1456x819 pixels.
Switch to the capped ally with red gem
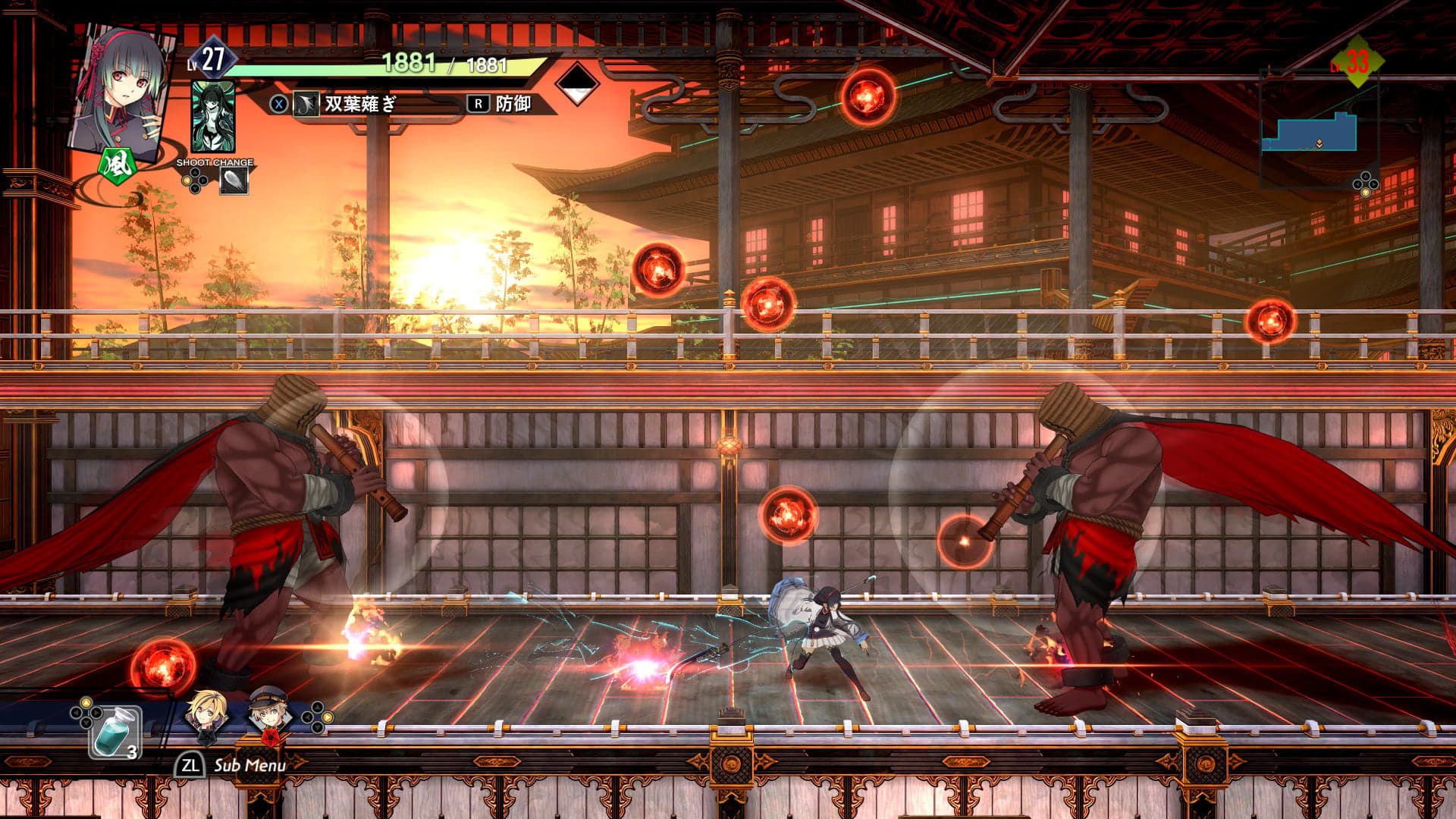pos(268,711)
